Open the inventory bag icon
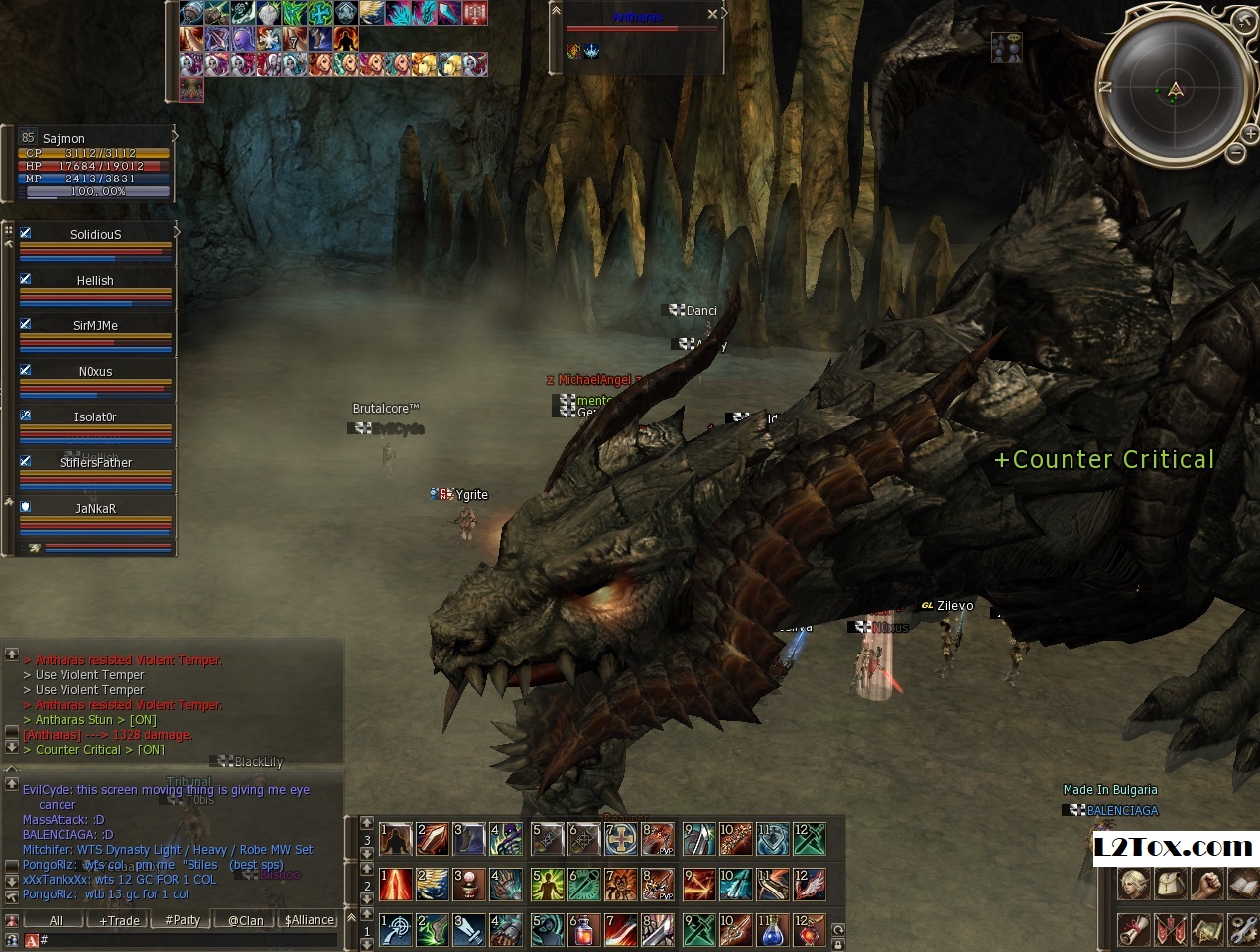 click(x=1170, y=884)
